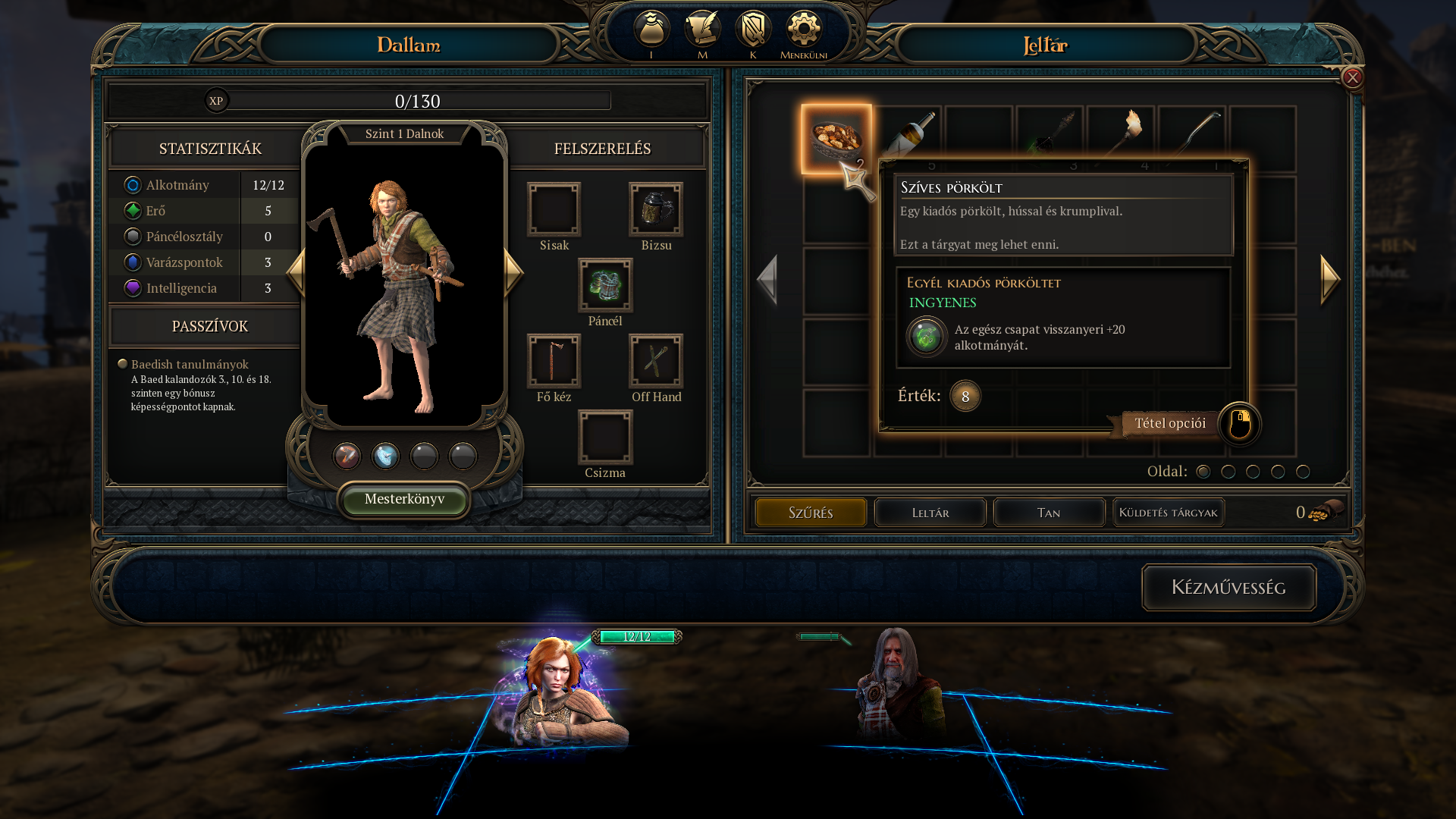Select the Szíves pörkölt stew slot
The width and height of the screenshot is (1456, 819).
click(x=836, y=139)
